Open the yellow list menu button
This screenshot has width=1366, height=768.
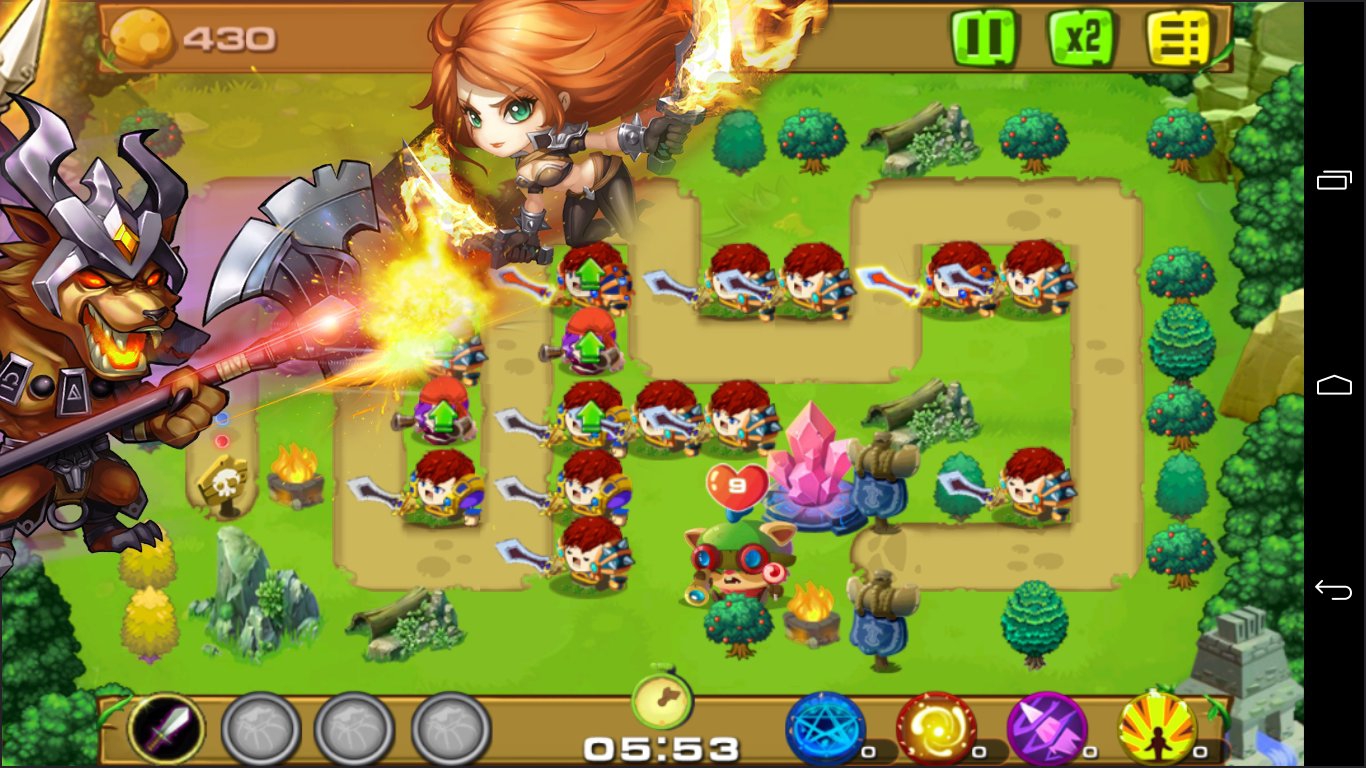(1178, 38)
